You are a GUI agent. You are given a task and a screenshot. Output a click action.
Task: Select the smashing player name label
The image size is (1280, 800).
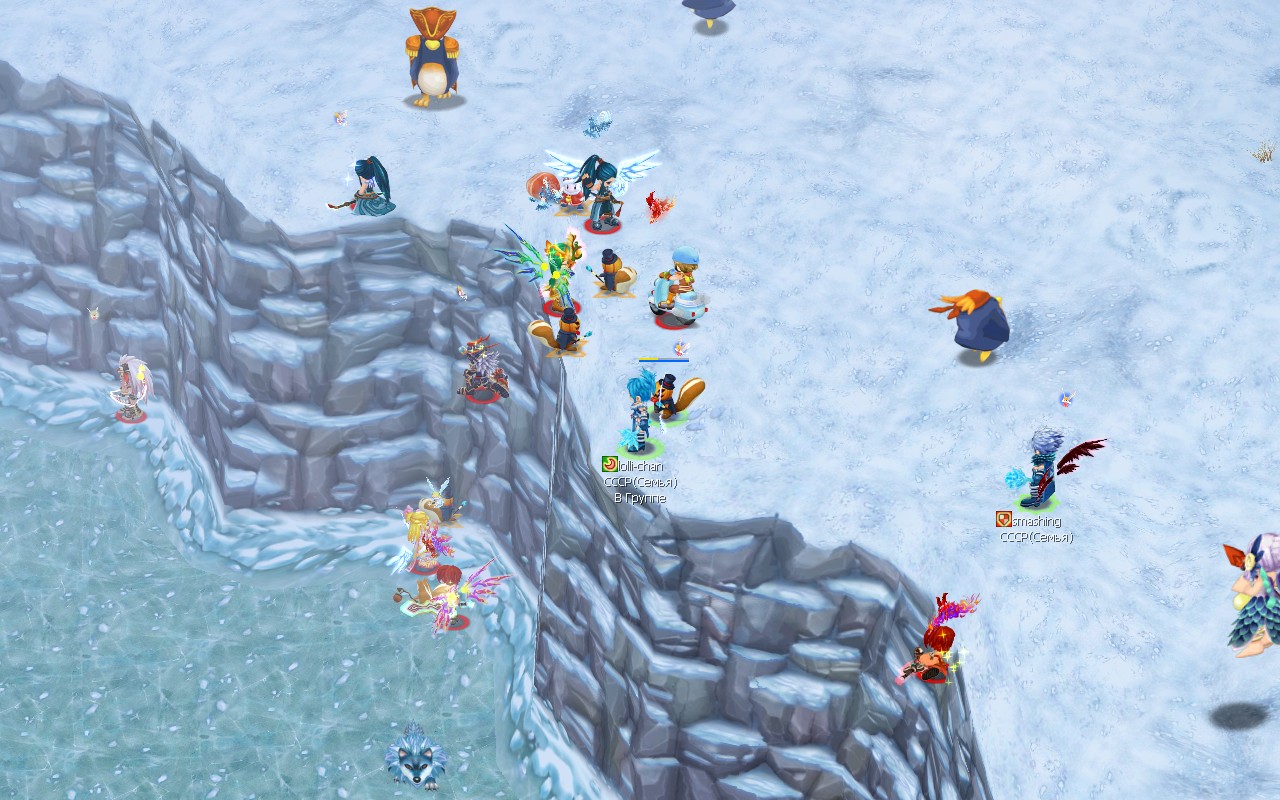click(1036, 521)
